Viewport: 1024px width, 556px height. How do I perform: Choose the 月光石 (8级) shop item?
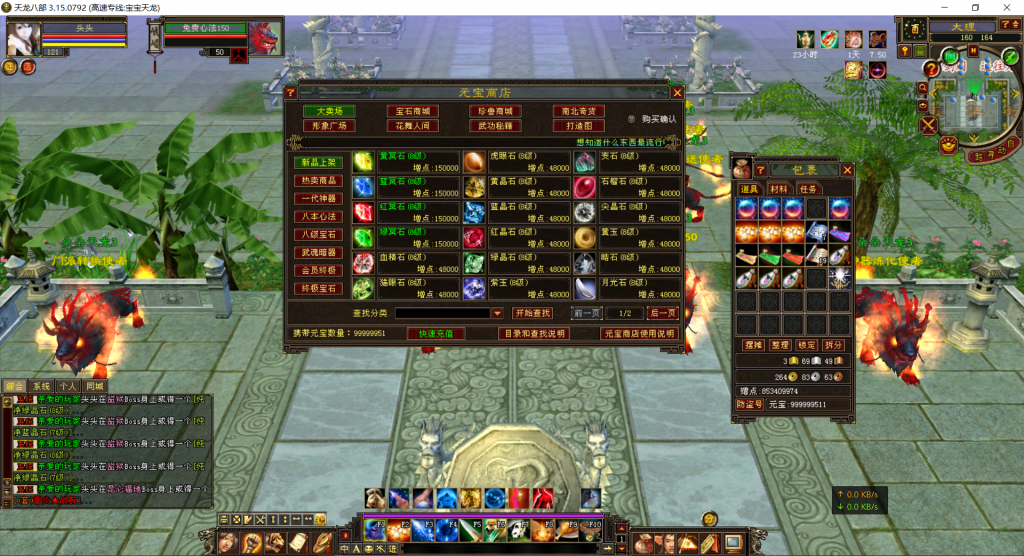(x=585, y=288)
